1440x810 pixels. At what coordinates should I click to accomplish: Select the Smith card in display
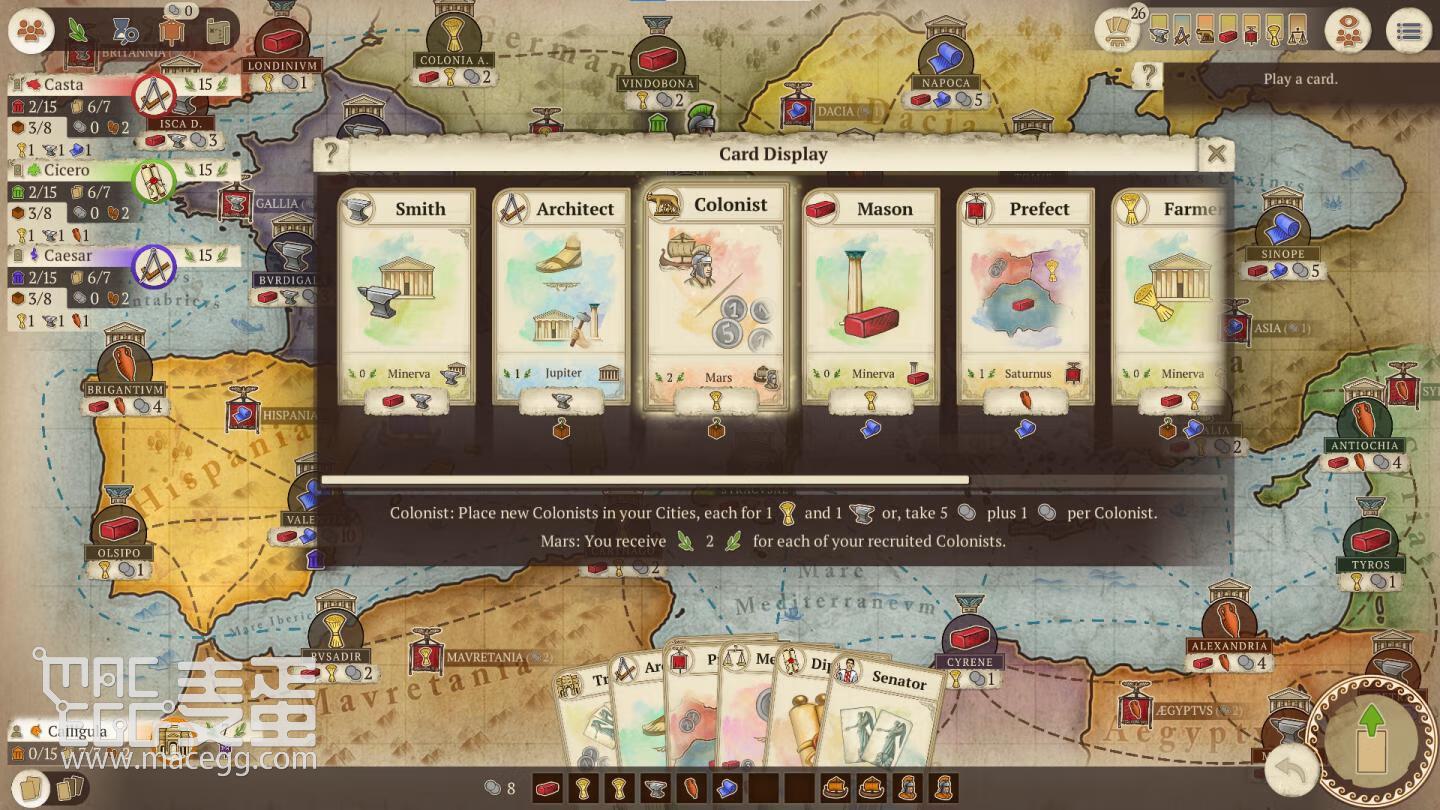[406, 296]
